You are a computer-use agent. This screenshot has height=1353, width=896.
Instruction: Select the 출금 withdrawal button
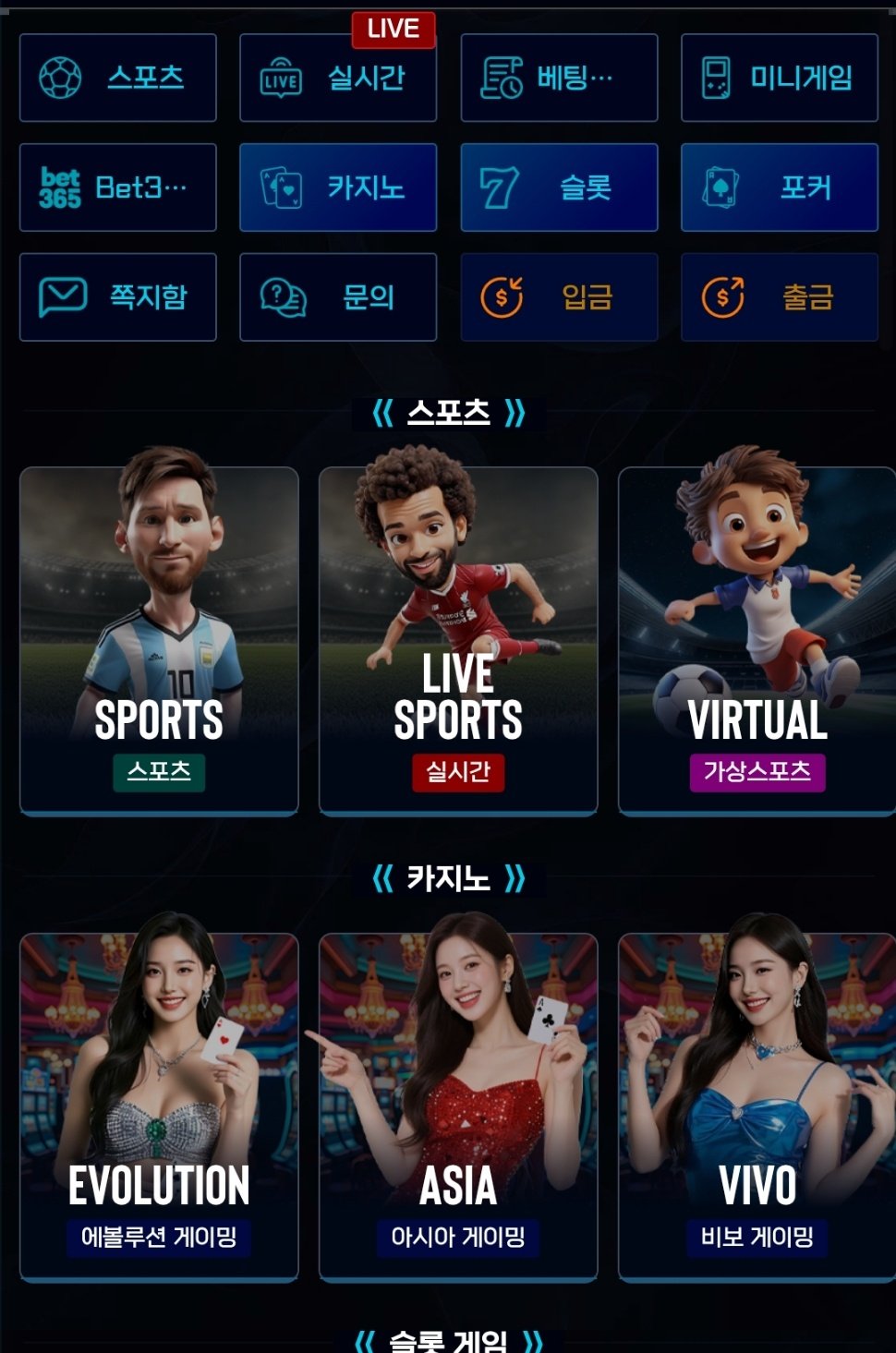pos(780,297)
